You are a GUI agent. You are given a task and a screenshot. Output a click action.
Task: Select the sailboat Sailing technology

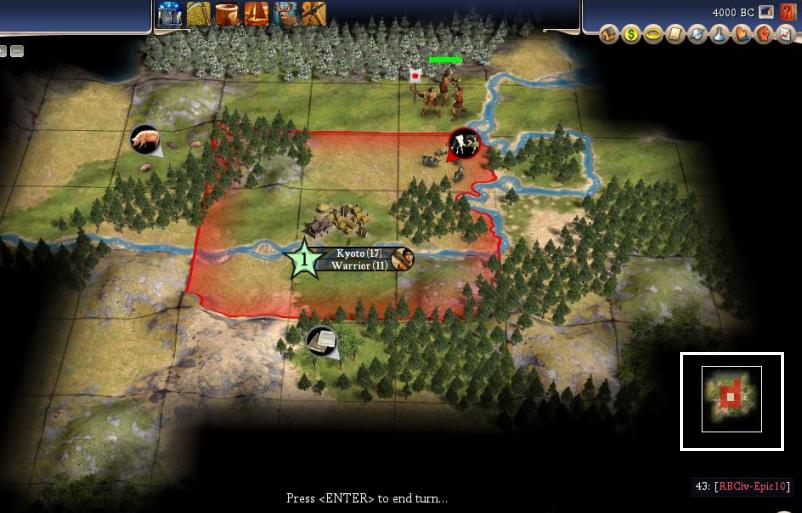pos(256,13)
